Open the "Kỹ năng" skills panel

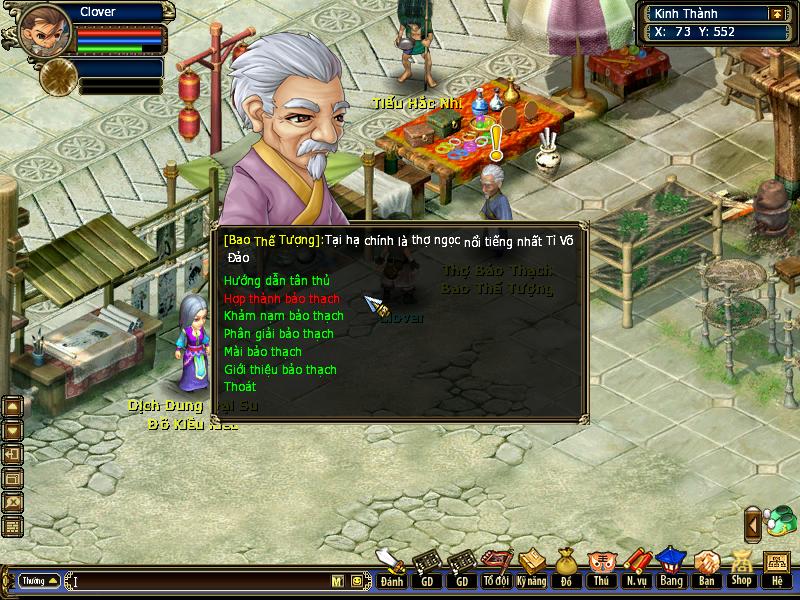tap(531, 568)
